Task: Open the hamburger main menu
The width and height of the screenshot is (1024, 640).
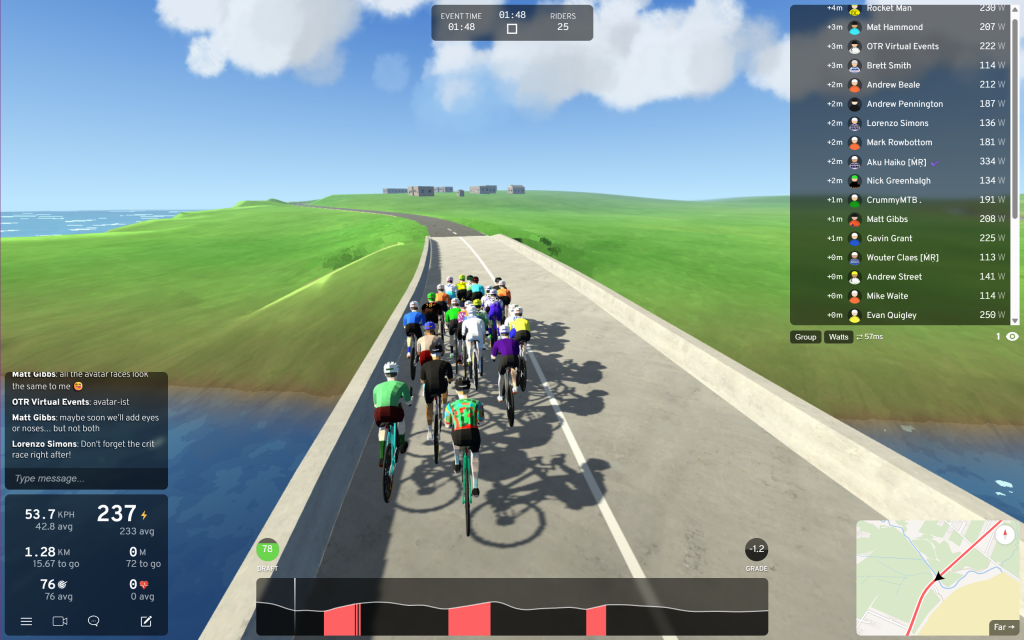Action: tap(26, 621)
